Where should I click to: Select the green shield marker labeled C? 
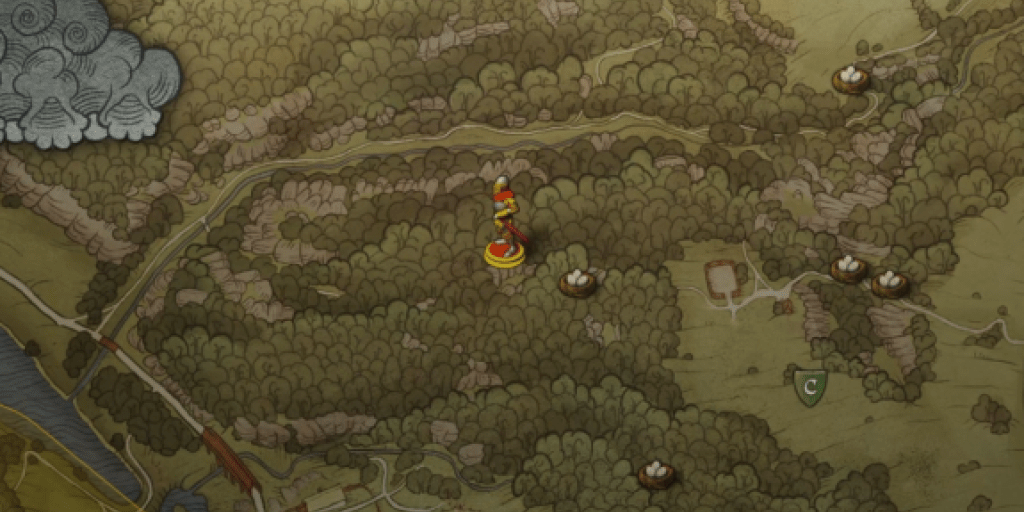pyautogui.click(x=810, y=386)
